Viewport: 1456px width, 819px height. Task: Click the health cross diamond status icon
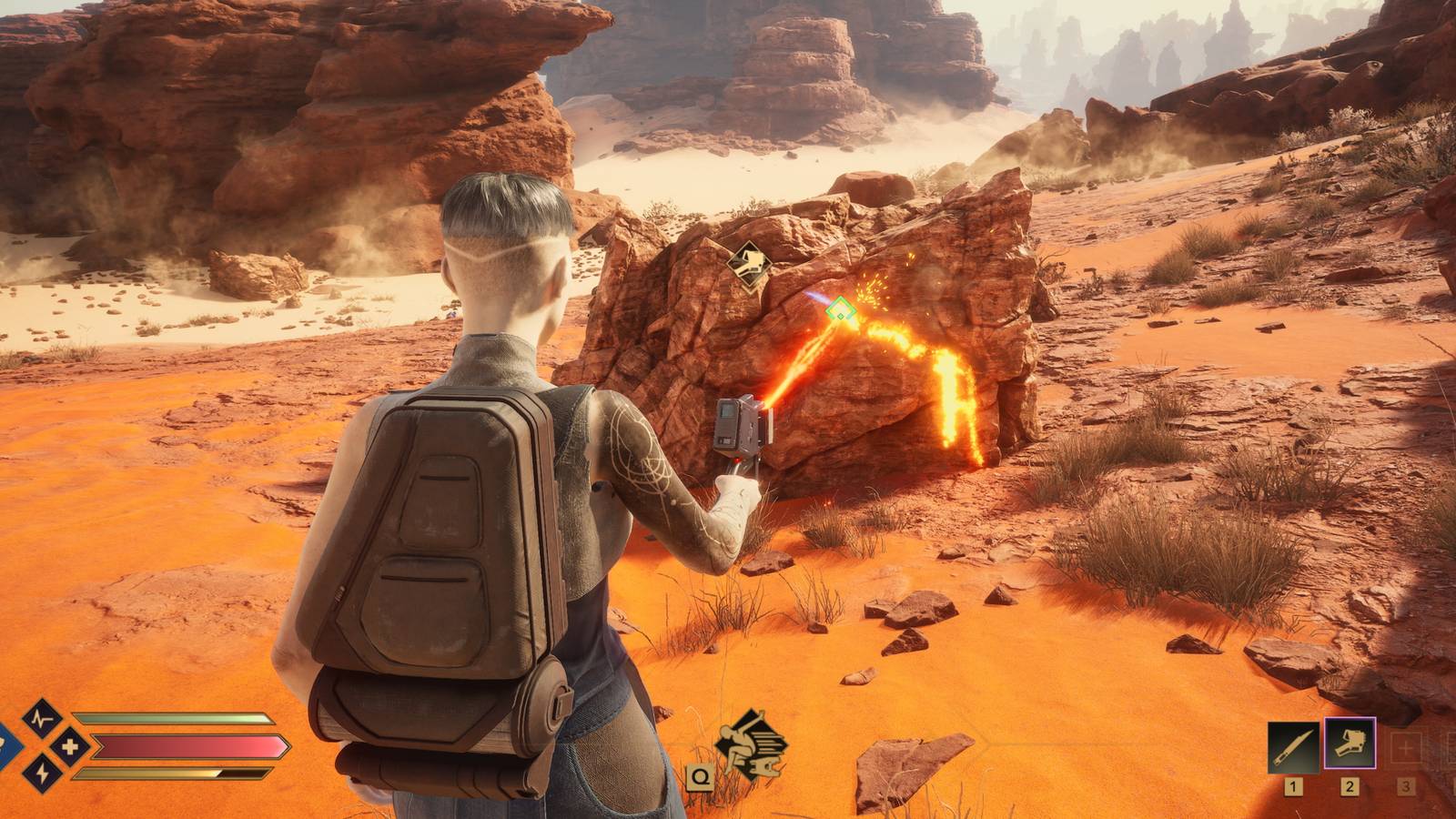pyautogui.click(x=70, y=746)
